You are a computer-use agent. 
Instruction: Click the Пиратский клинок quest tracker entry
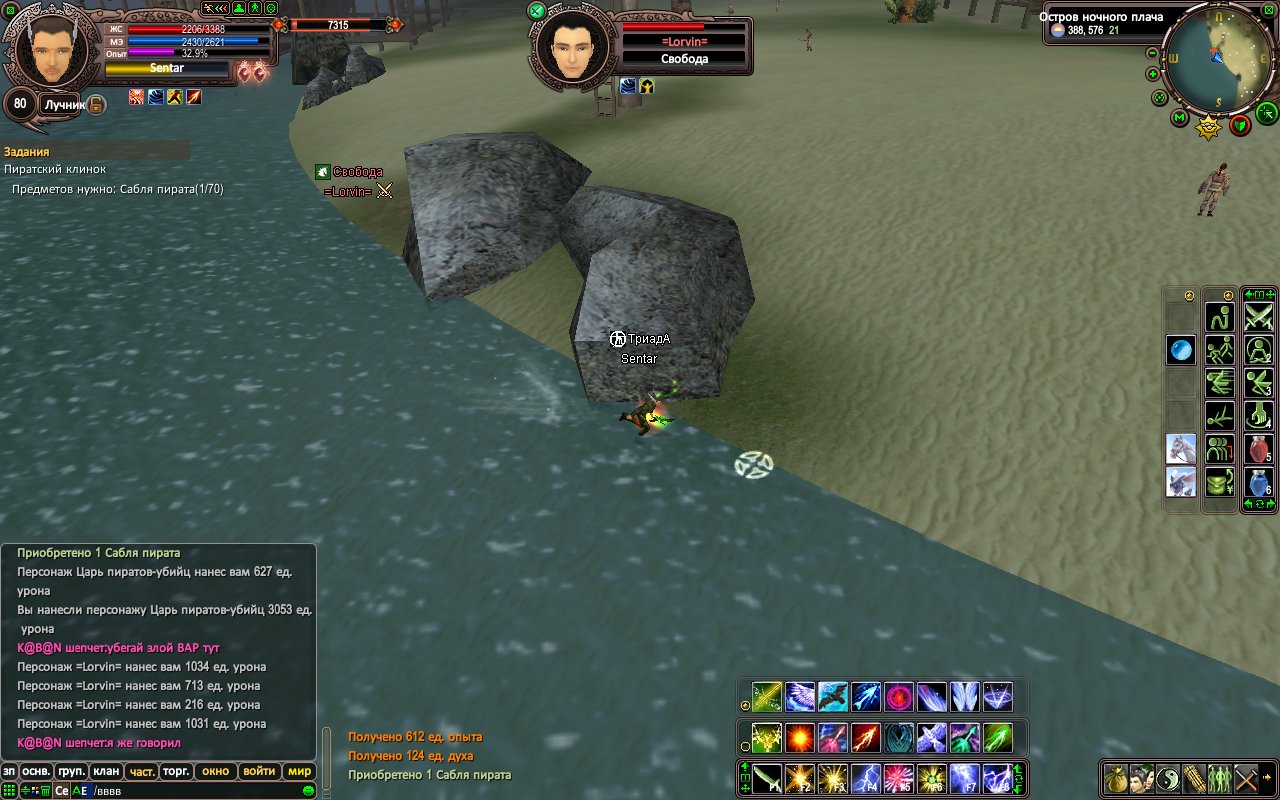coord(55,169)
